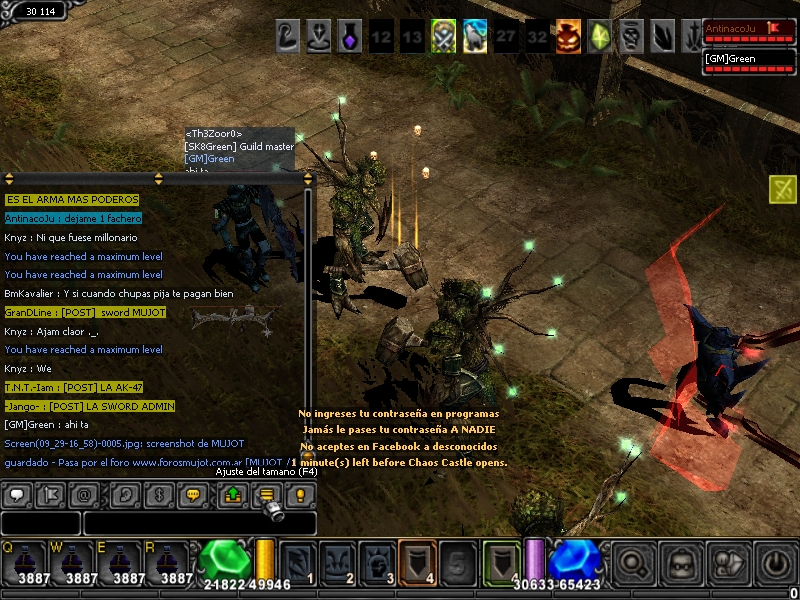Screen dimensions: 800x600
Task: Use the potion in the W slot
Action: pos(72,563)
